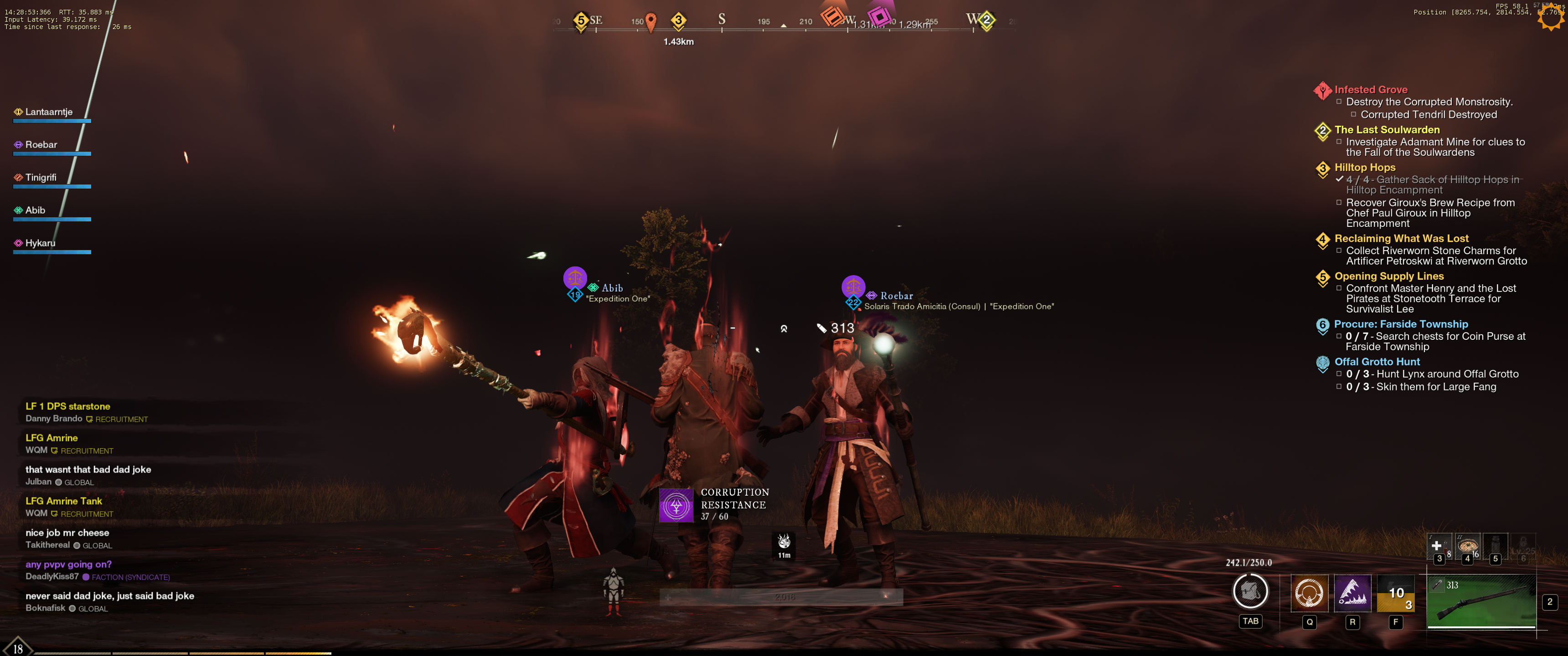Select the equipped musket weapon slot
Viewport: 1568px width, 656px height.
pyautogui.click(x=1480, y=600)
